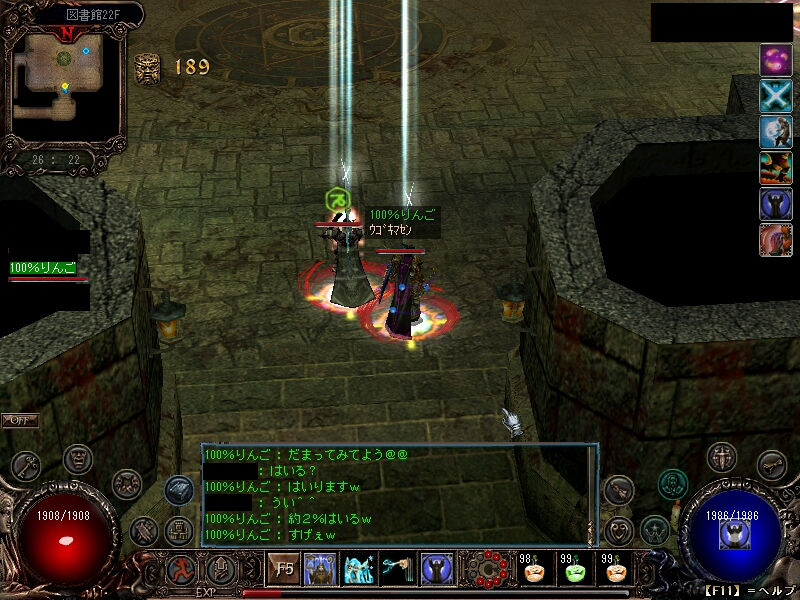Select the ice mage hotbar skill
Viewport: 800px width, 600px height.
[x=359, y=570]
